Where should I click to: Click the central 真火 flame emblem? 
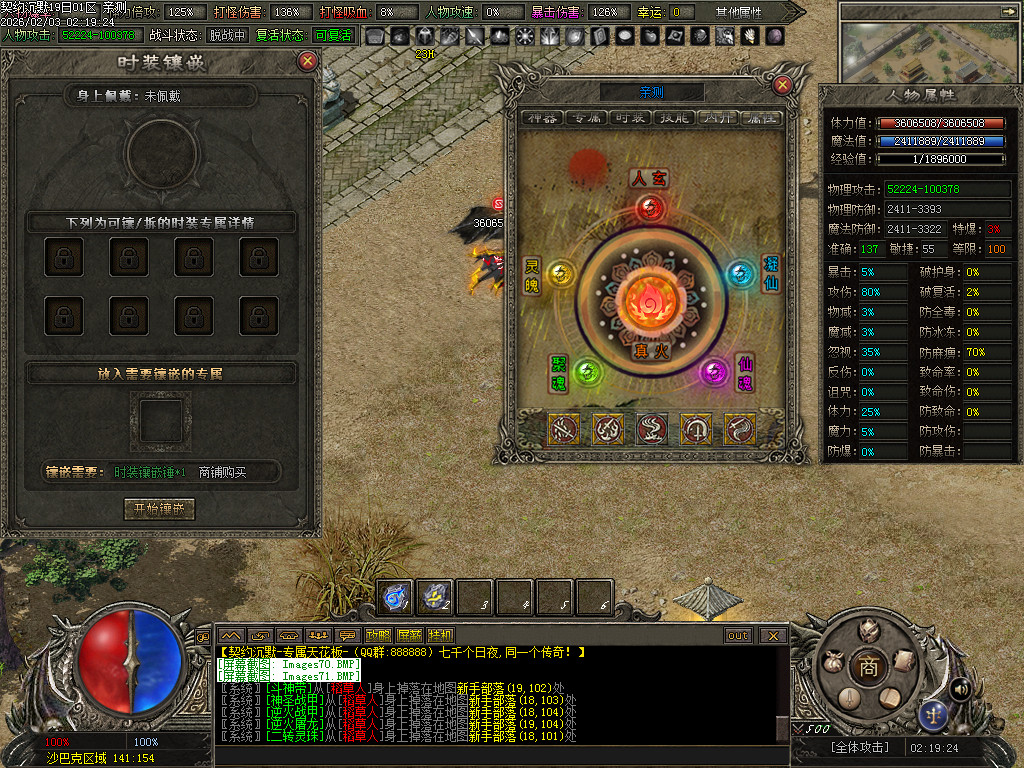[650, 298]
